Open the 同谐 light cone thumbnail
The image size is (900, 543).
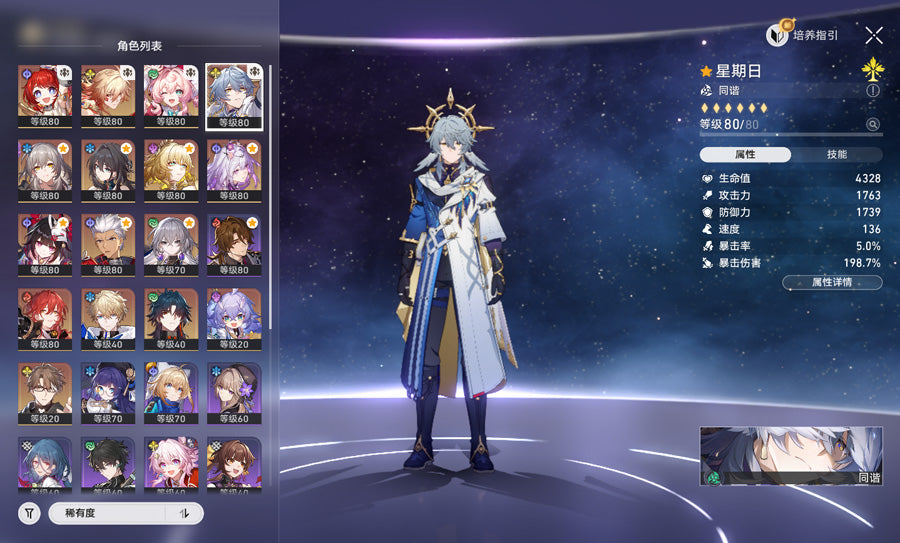pos(791,456)
